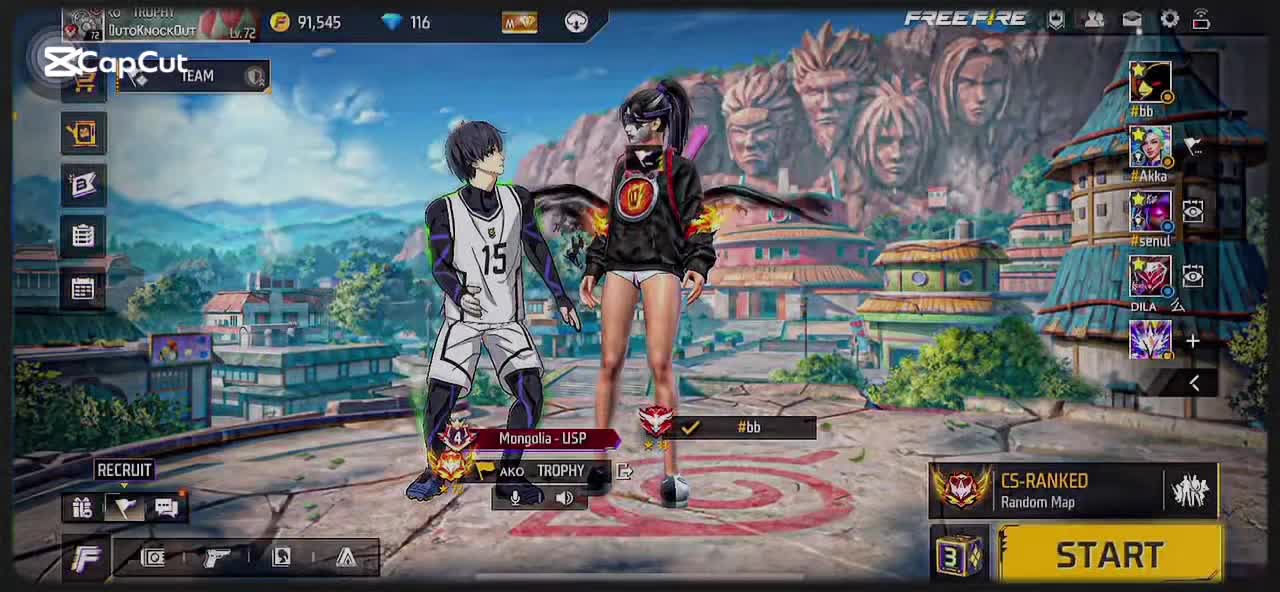Open the chat speech bubble icon

pyautogui.click(x=166, y=507)
